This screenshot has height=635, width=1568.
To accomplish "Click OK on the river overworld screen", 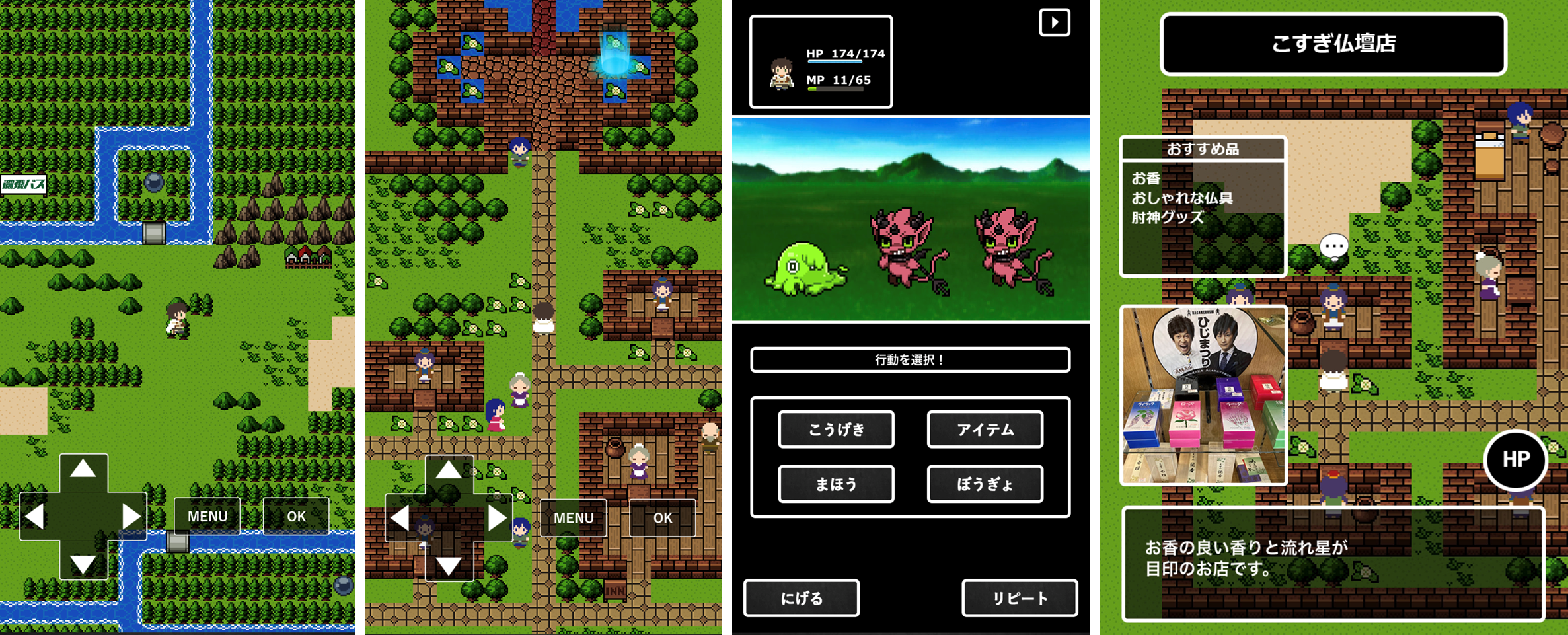I will coord(296,516).
